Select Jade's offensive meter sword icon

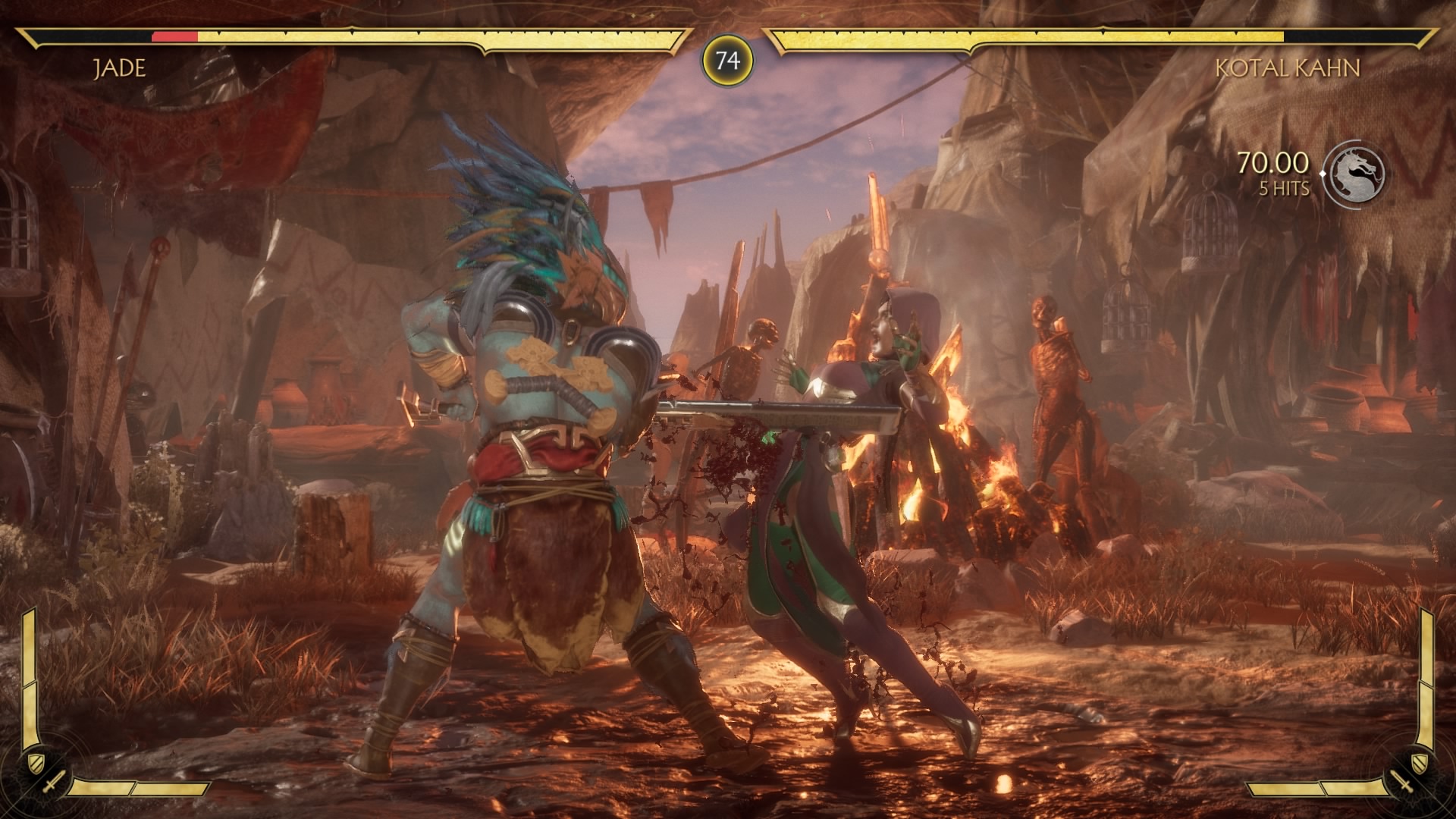[55, 782]
